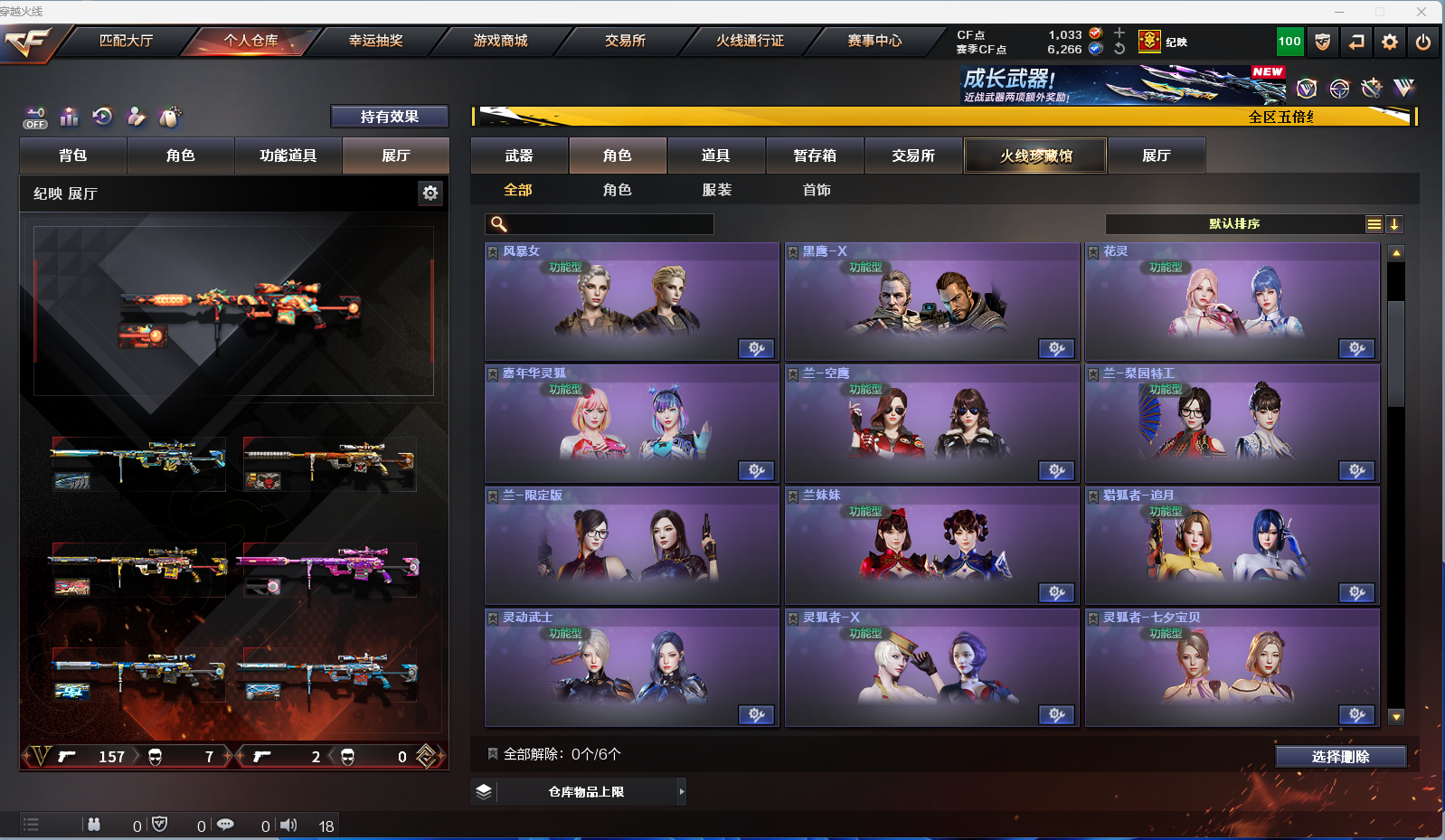Image resolution: width=1445 pixels, height=840 pixels.
Task: Open the 匹配大厅 lobby menu
Action: pos(126,41)
